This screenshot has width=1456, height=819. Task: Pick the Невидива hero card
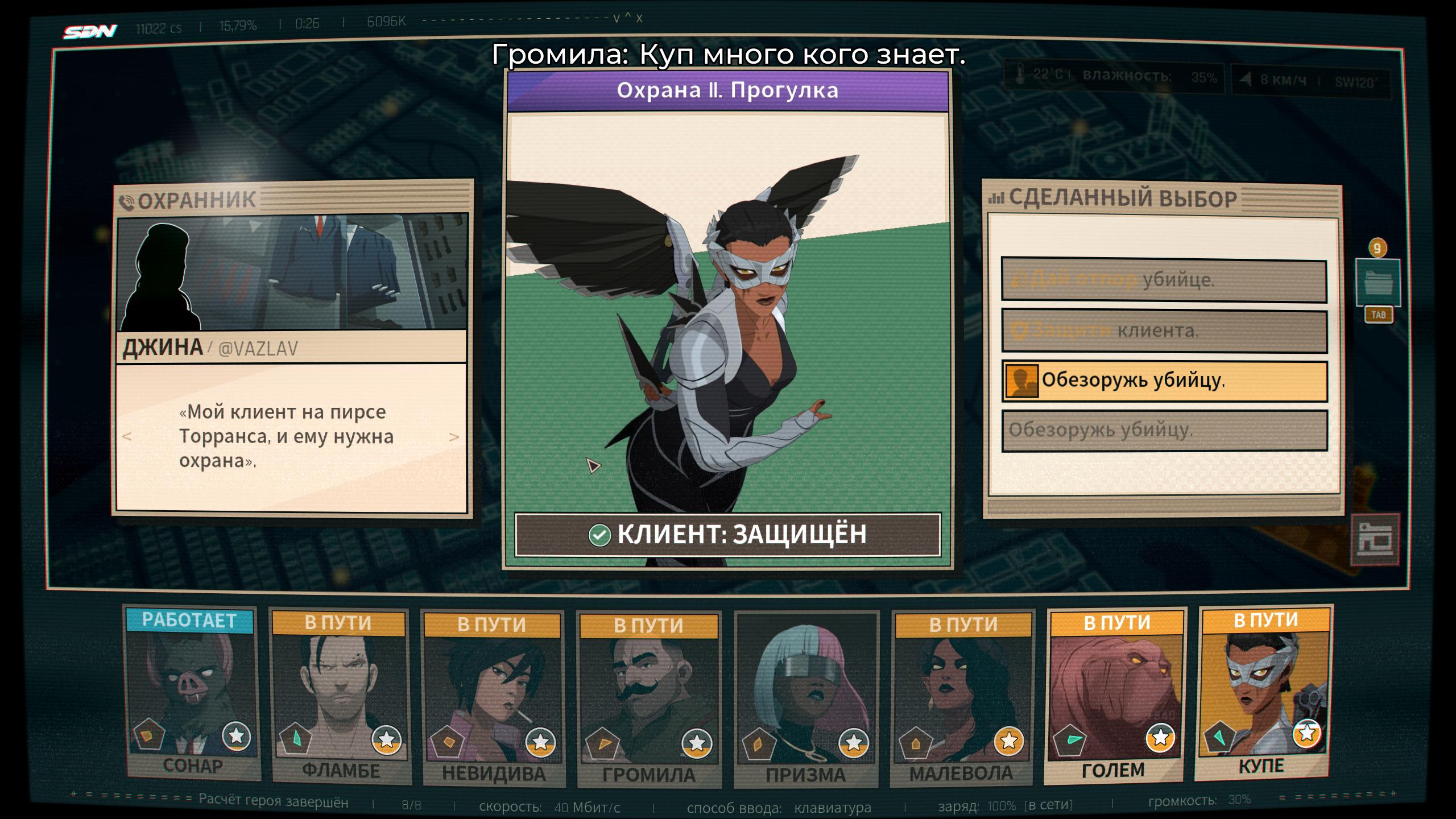(x=493, y=699)
